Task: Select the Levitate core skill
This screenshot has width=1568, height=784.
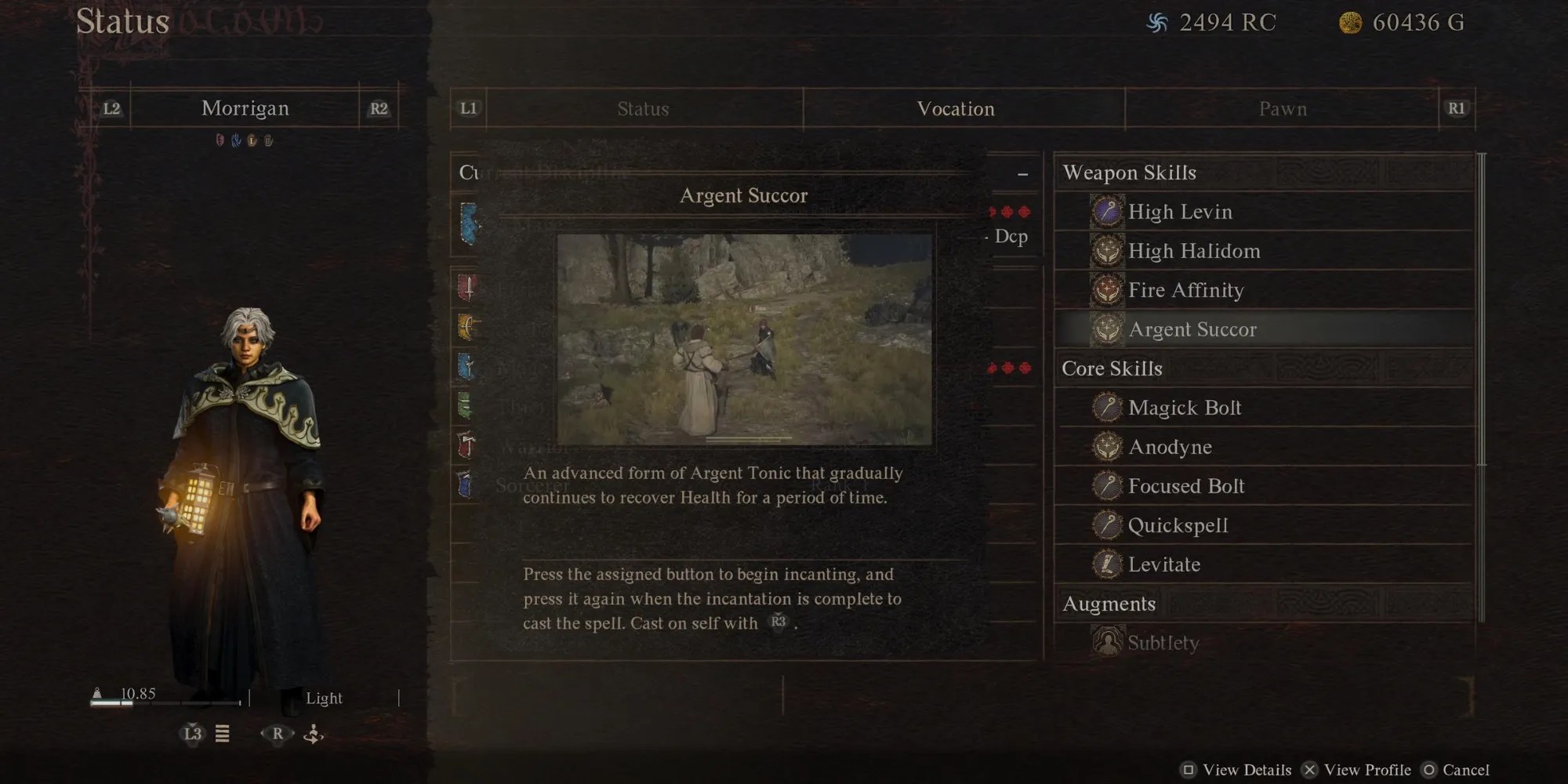Action: click(1163, 564)
